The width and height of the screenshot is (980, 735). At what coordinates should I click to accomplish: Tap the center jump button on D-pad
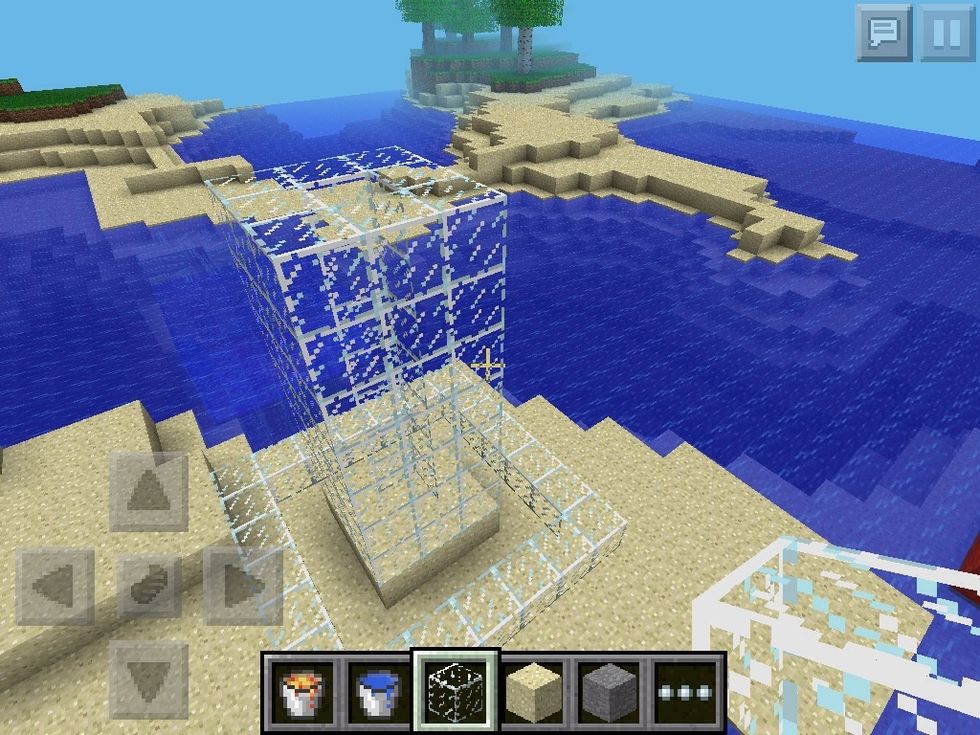point(148,586)
